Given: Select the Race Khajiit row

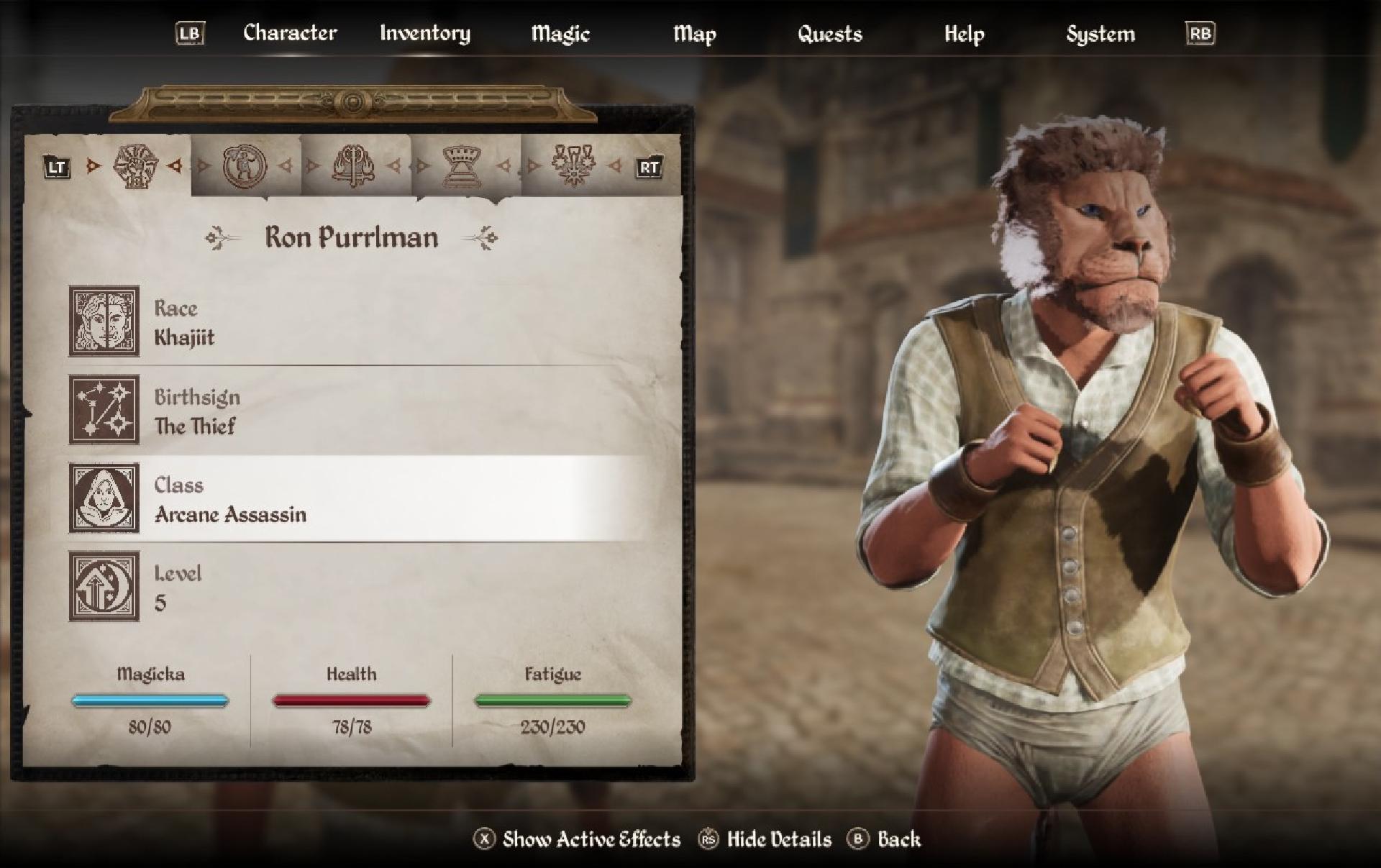Looking at the screenshot, I should [x=352, y=321].
